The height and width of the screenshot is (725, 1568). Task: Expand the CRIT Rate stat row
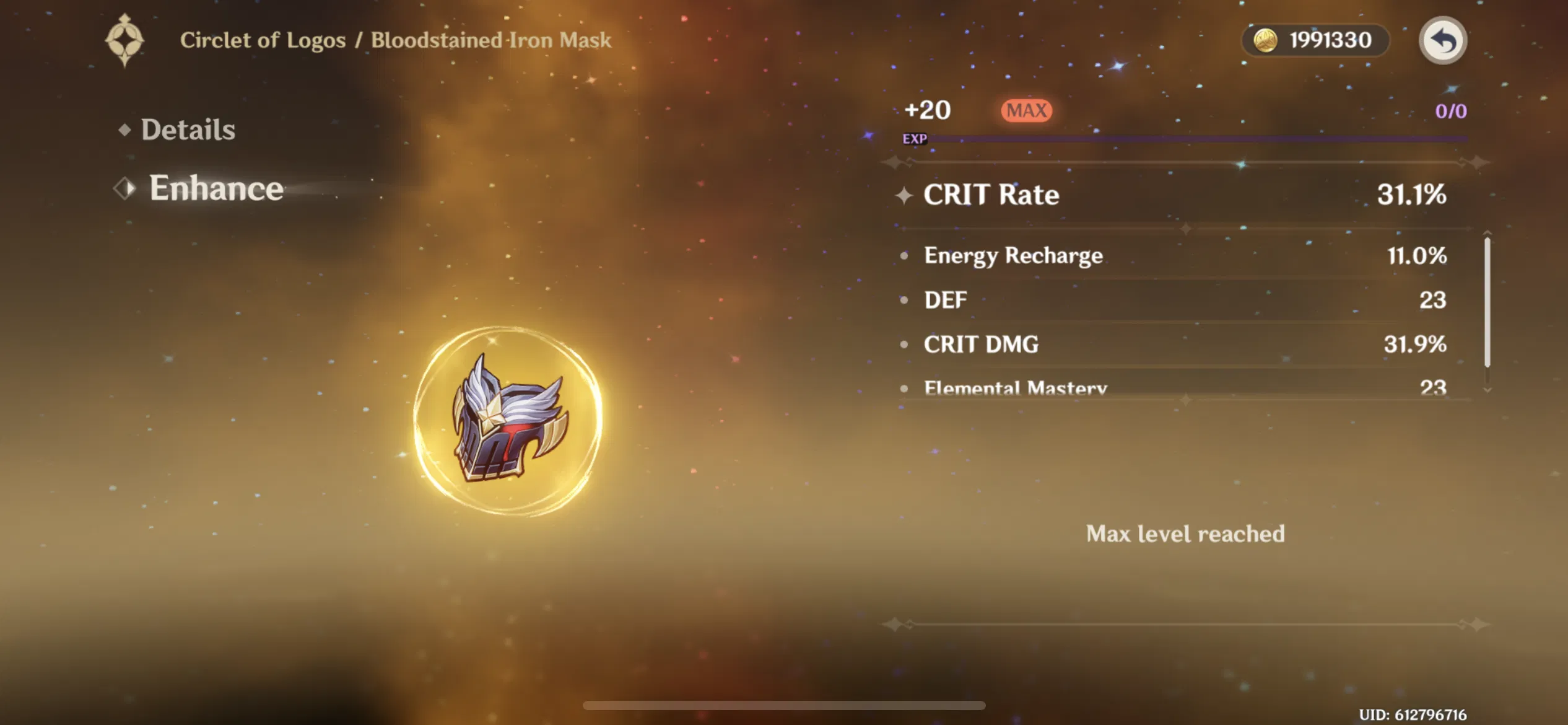1177,195
